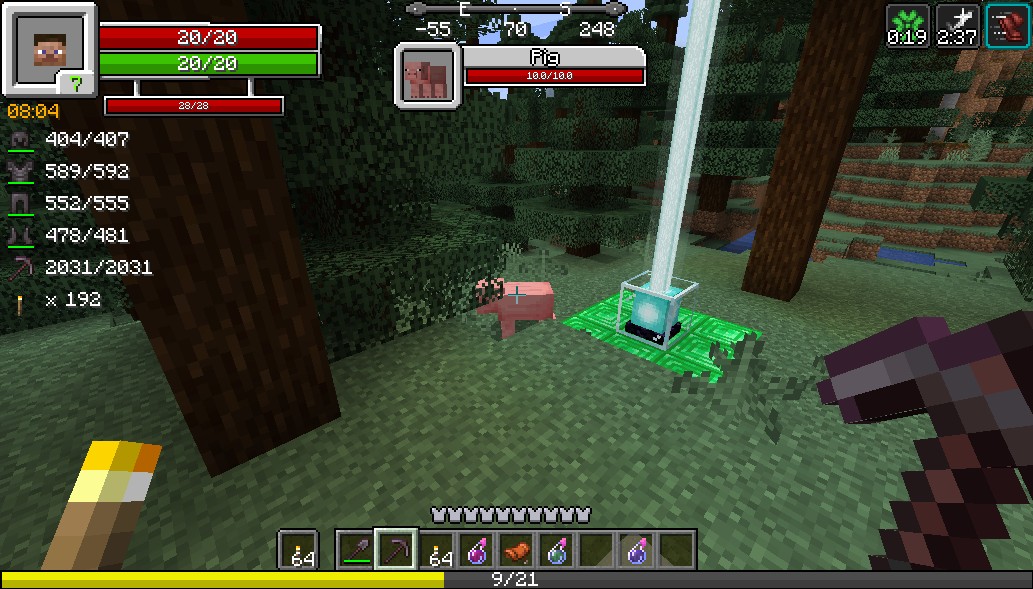Select the teal splash potion slot
The height and width of the screenshot is (589, 1033).
click(x=556, y=549)
